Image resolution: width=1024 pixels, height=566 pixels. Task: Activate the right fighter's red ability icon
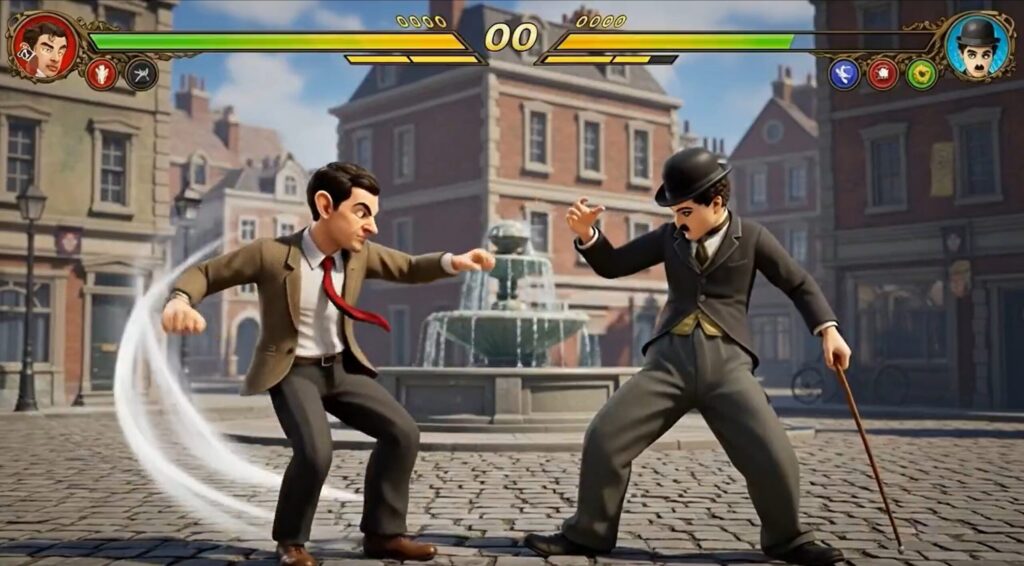tap(882, 74)
